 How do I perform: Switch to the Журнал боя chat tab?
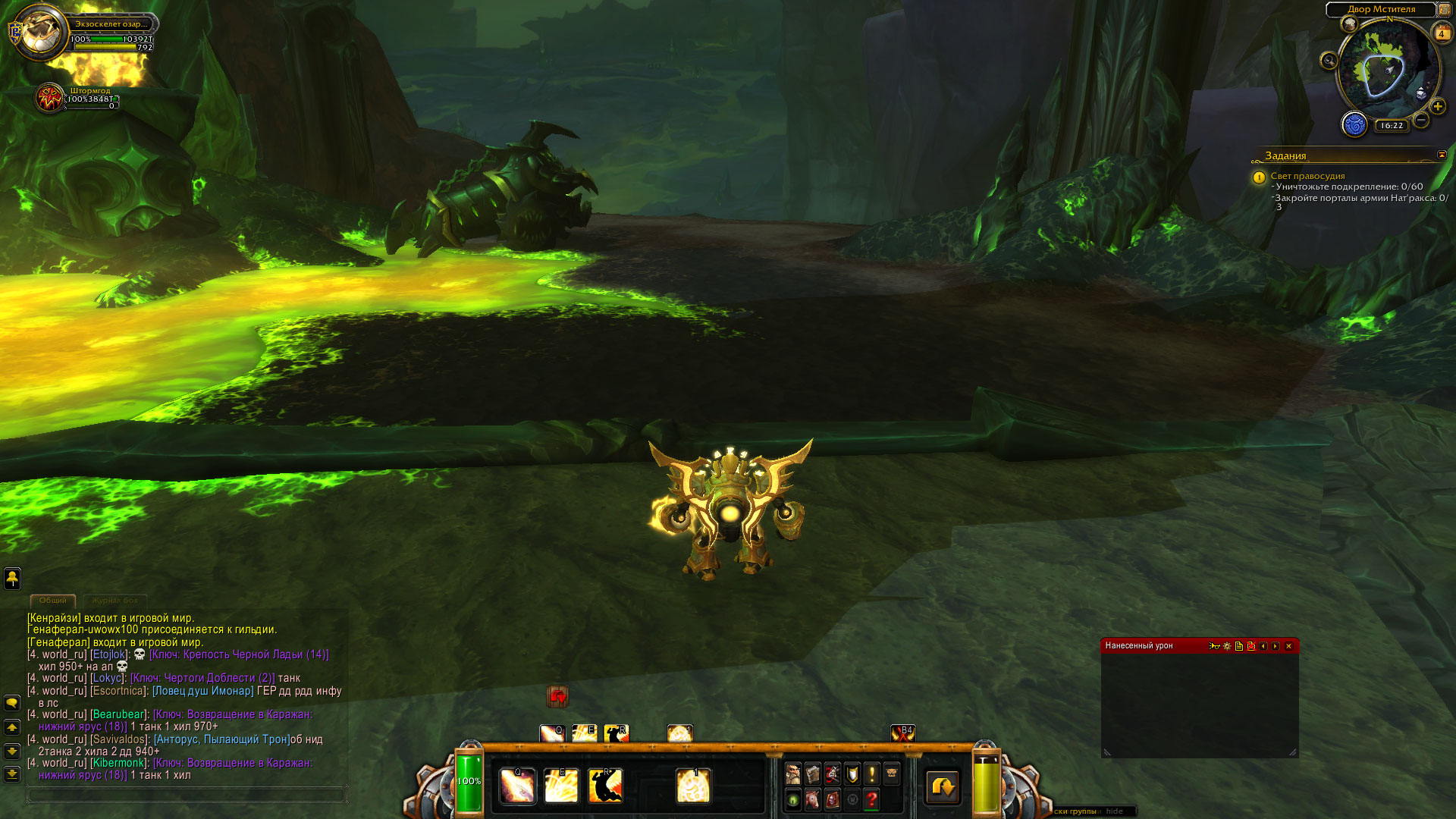pyautogui.click(x=115, y=600)
